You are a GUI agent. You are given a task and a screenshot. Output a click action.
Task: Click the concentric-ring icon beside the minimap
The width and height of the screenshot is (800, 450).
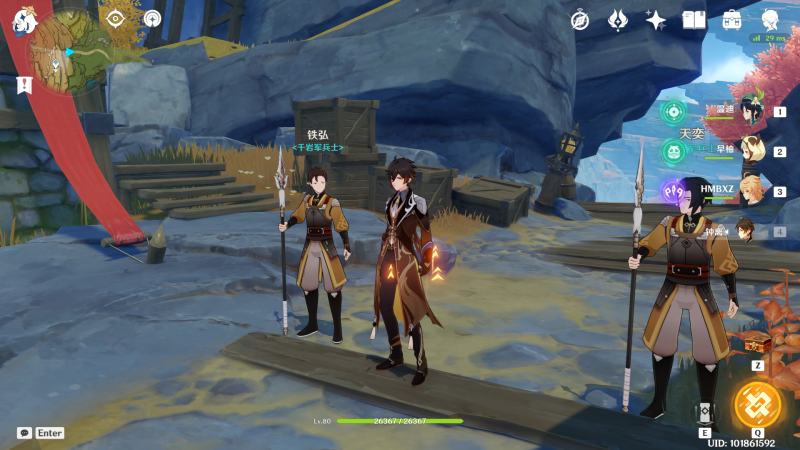[152, 19]
